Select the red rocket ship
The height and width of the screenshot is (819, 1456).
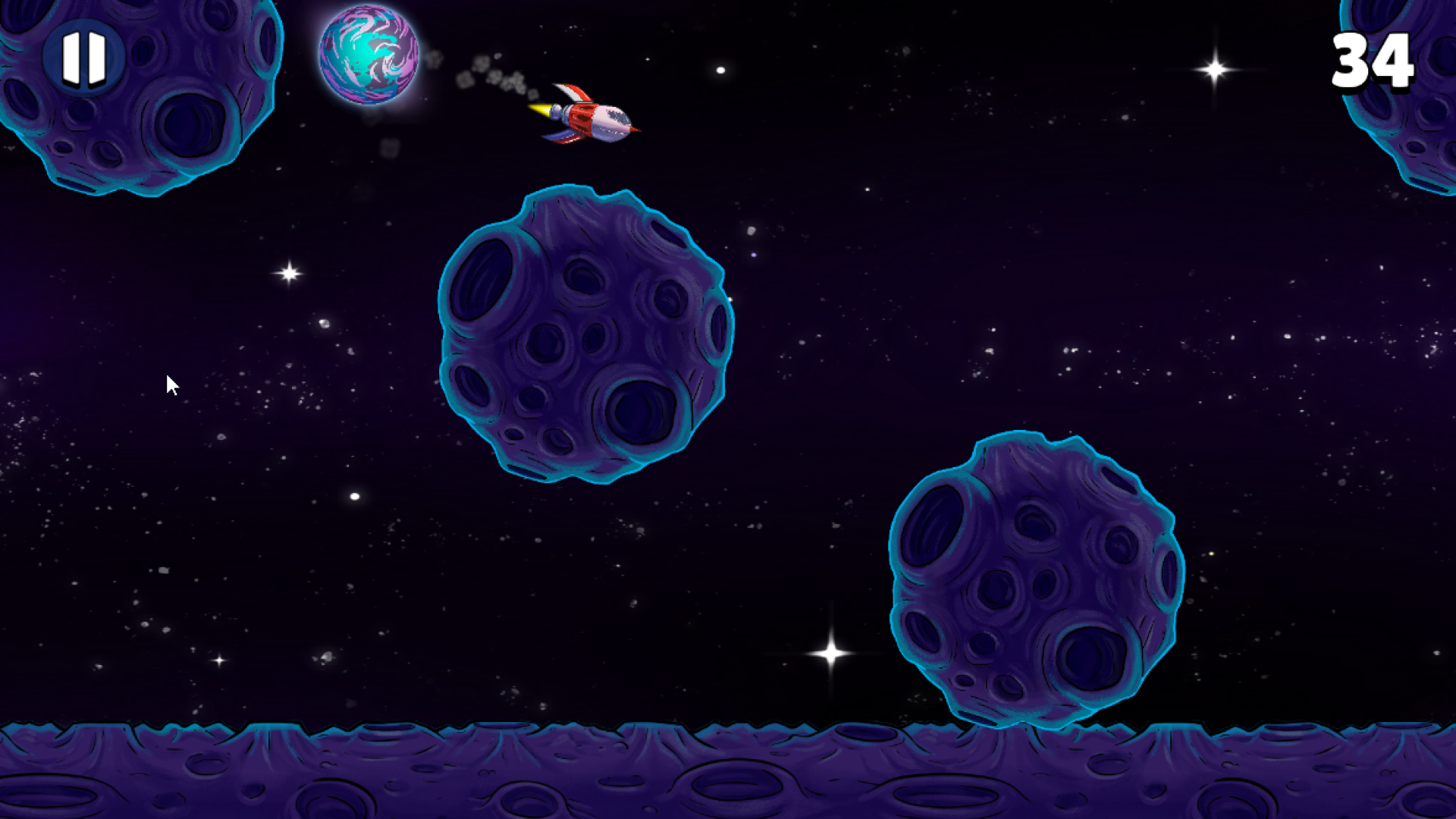click(x=595, y=118)
